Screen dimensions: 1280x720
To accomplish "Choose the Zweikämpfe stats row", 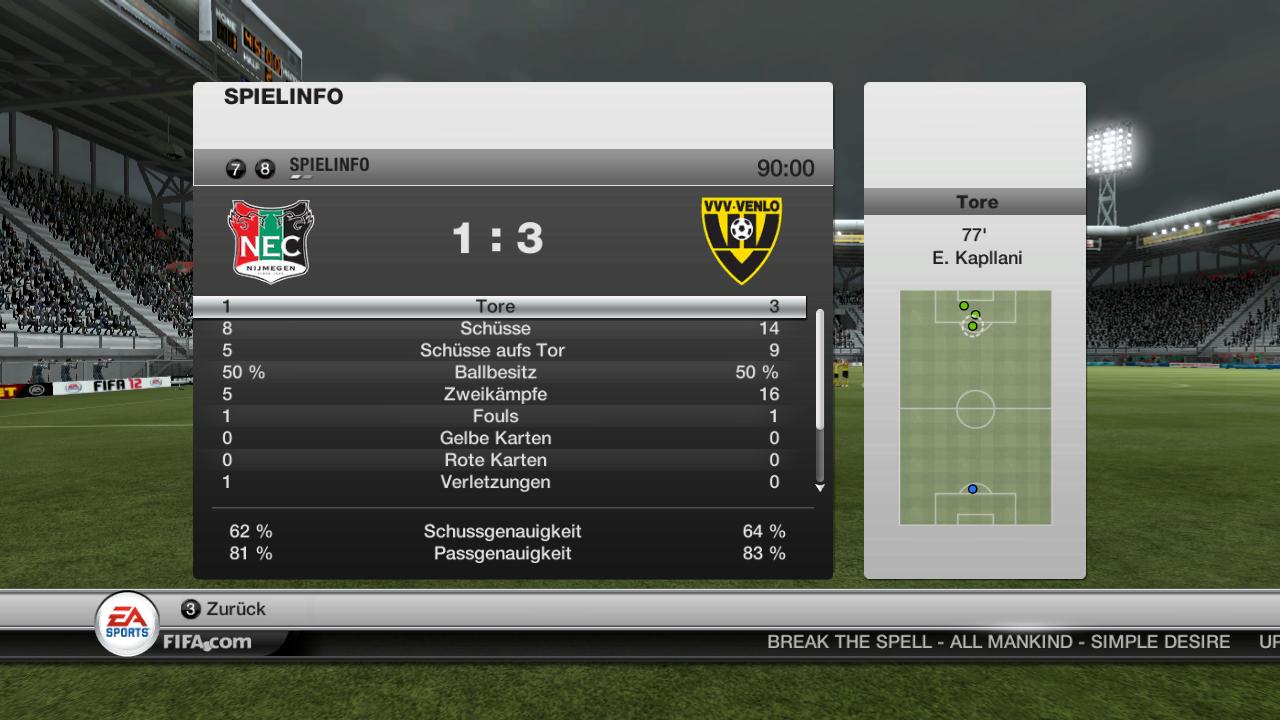I will pos(497,395).
